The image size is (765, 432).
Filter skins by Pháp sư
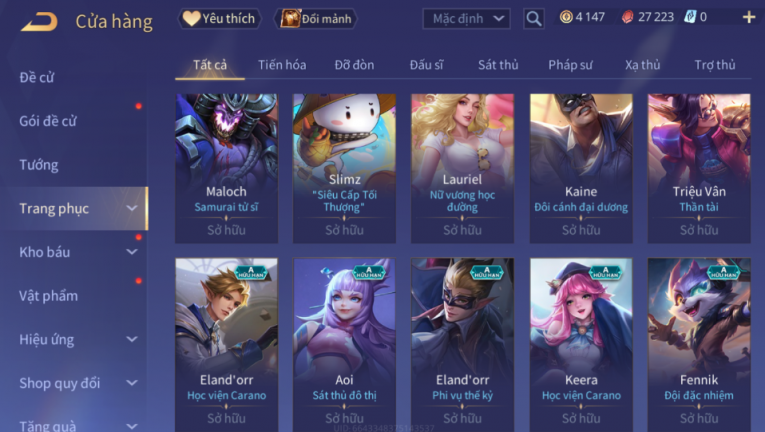tap(570, 65)
